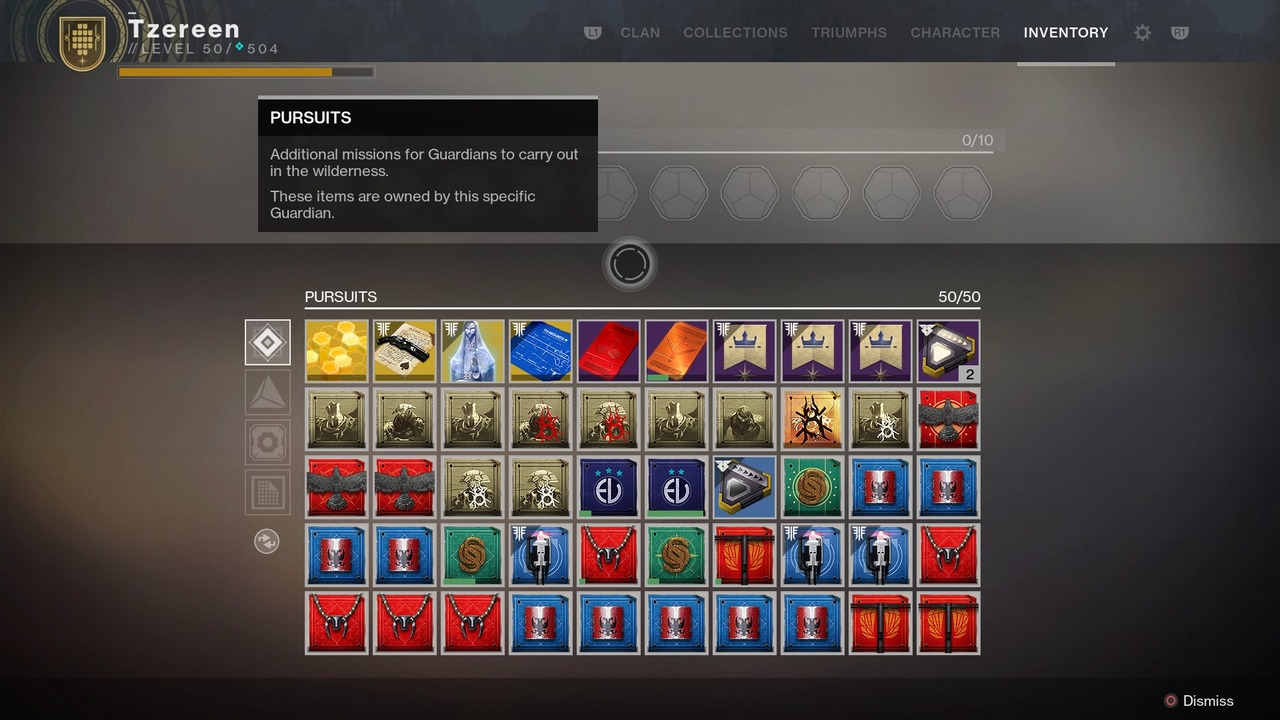Choose the dotted grid category in sidebar
Screen dimensions: 1280x720
point(268,492)
